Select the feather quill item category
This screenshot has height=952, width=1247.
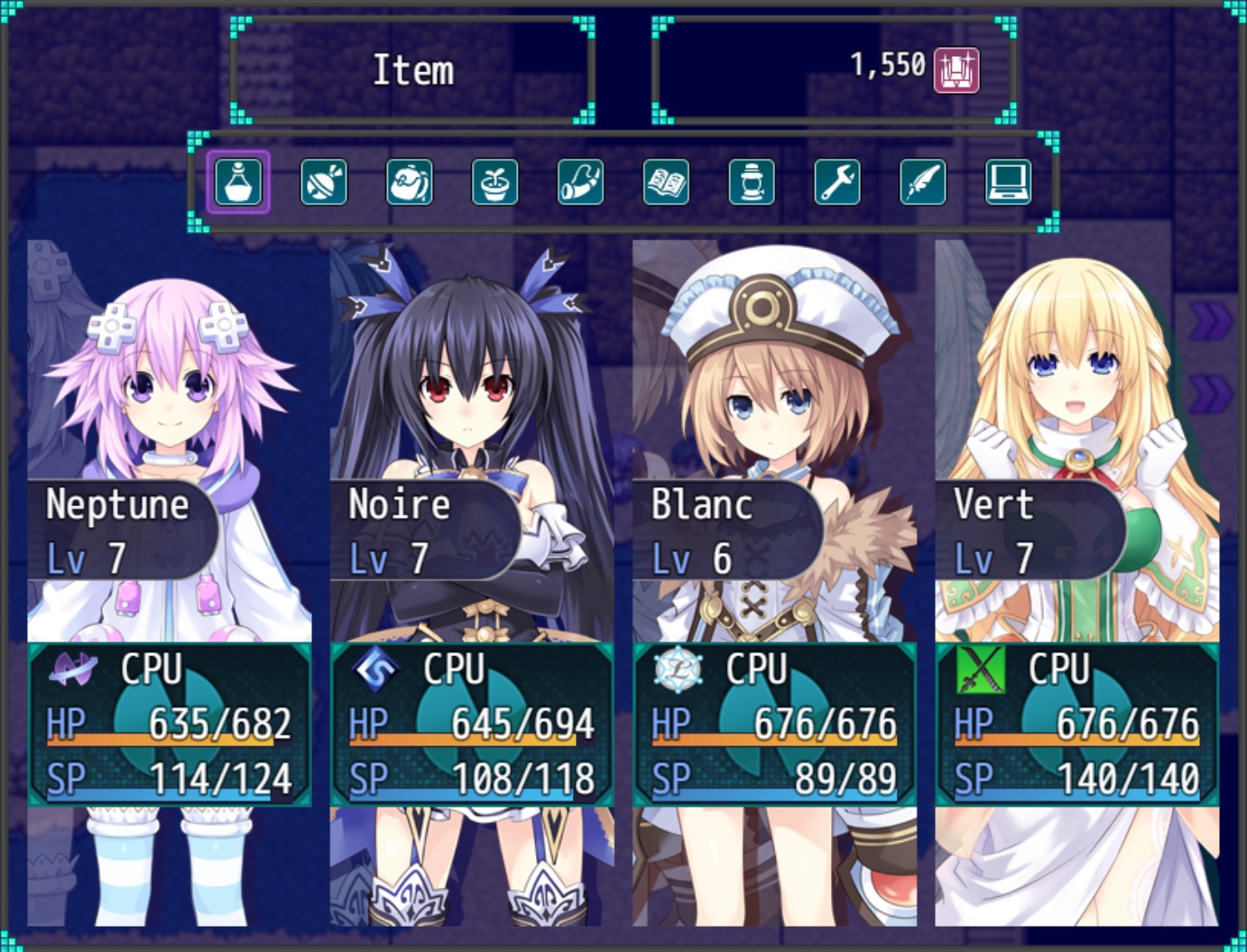click(x=922, y=182)
